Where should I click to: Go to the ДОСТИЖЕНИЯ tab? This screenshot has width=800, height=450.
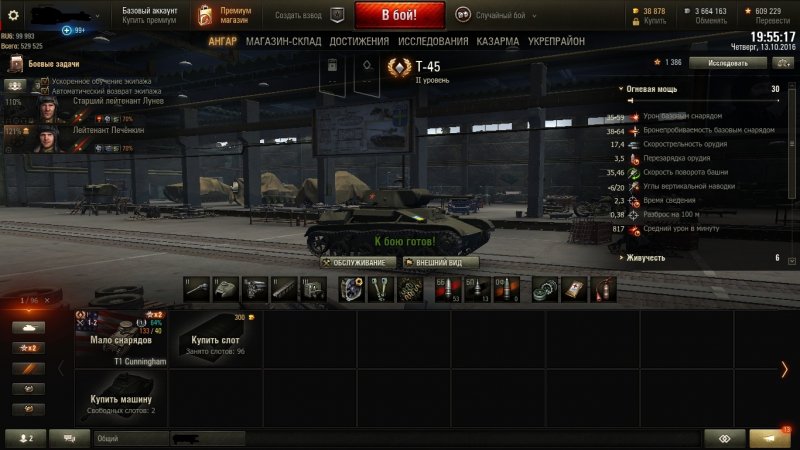[x=359, y=42]
